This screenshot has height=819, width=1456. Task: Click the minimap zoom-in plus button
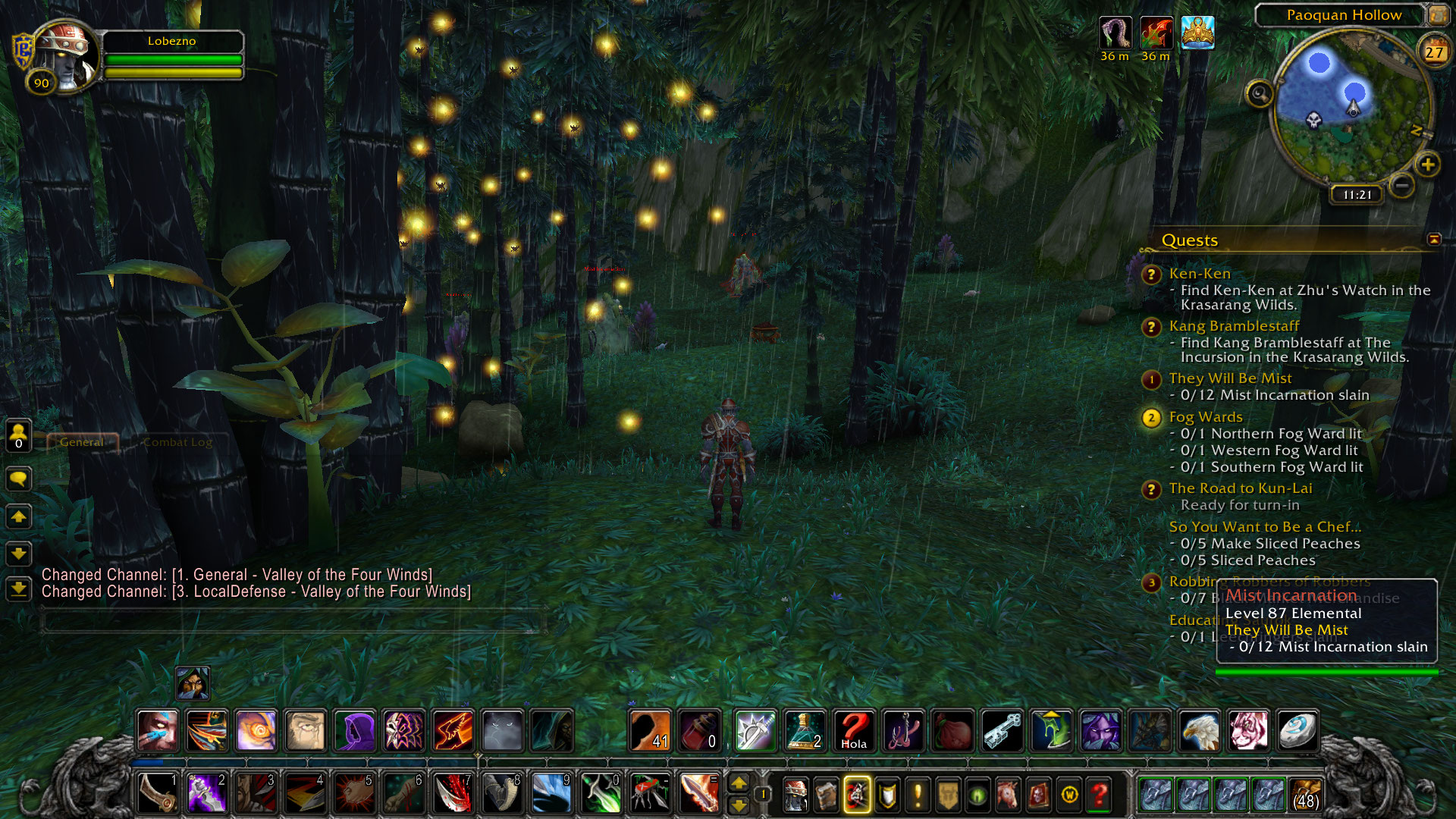1428,165
